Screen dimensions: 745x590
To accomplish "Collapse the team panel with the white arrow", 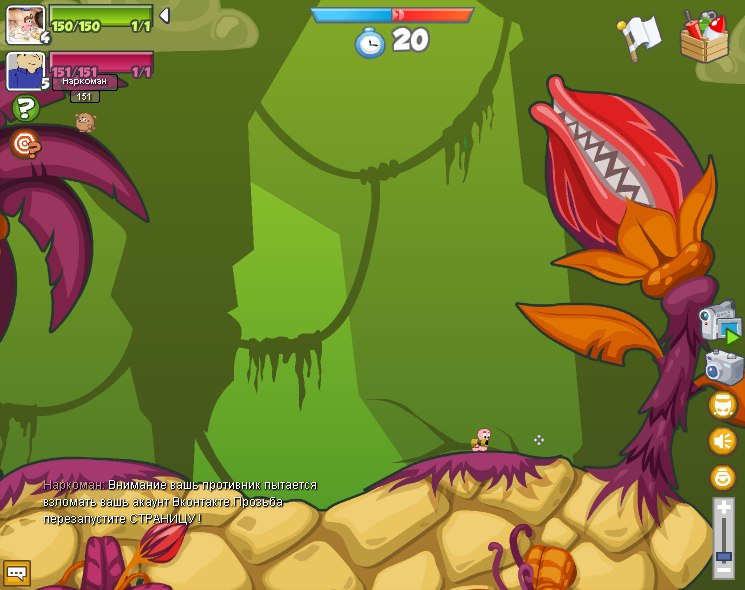I will (164, 16).
